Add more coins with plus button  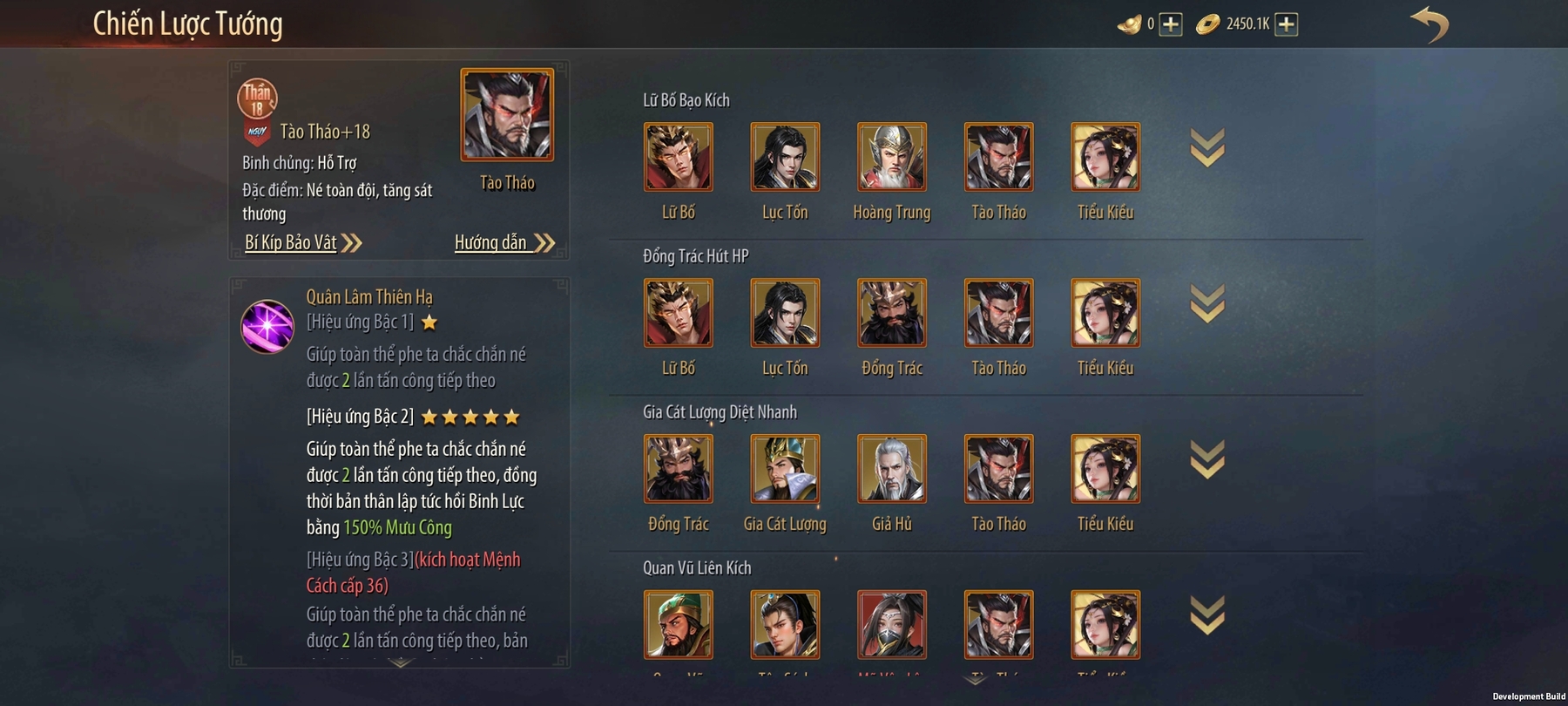(1286, 24)
